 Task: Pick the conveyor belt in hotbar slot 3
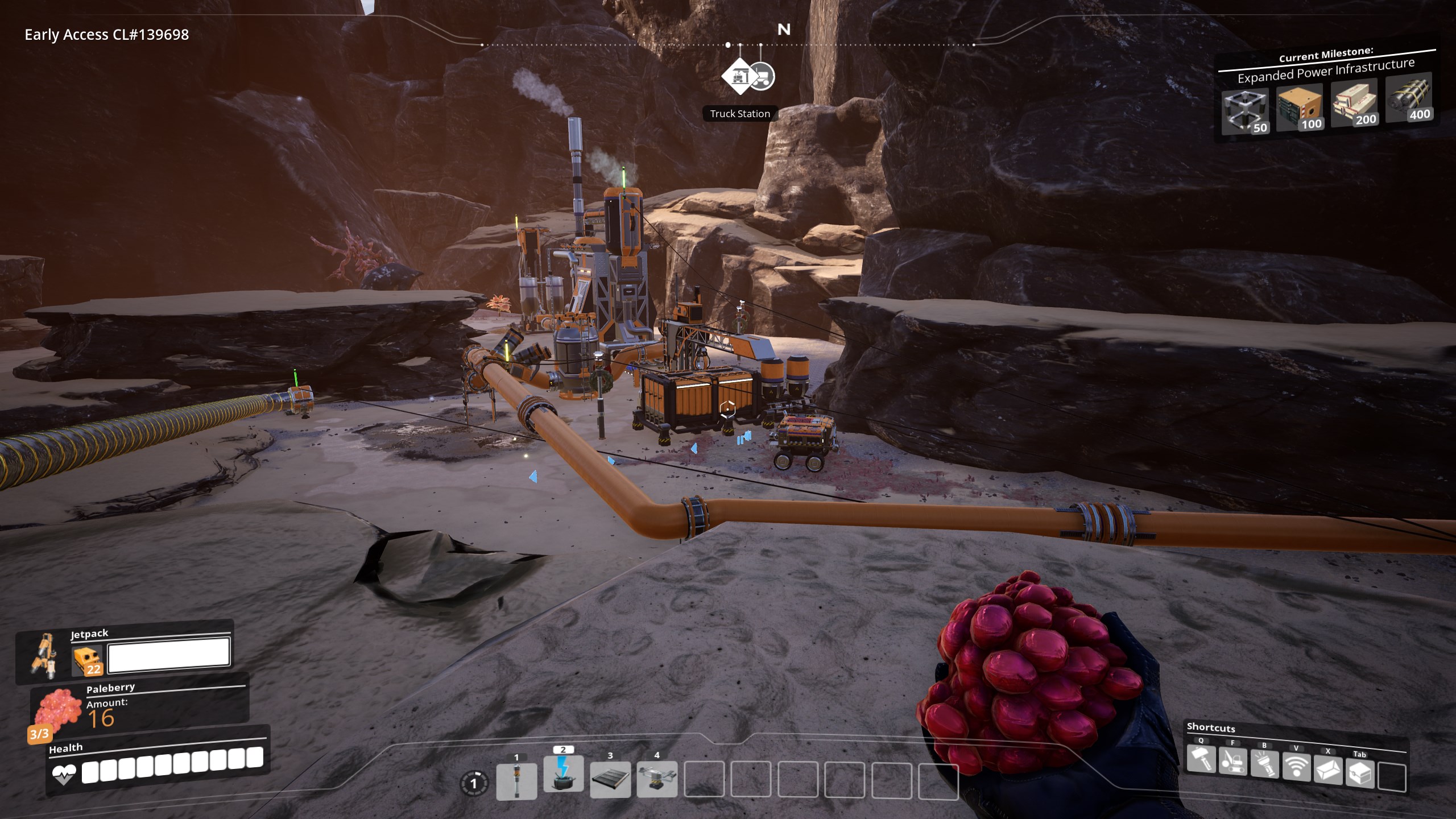click(x=610, y=779)
